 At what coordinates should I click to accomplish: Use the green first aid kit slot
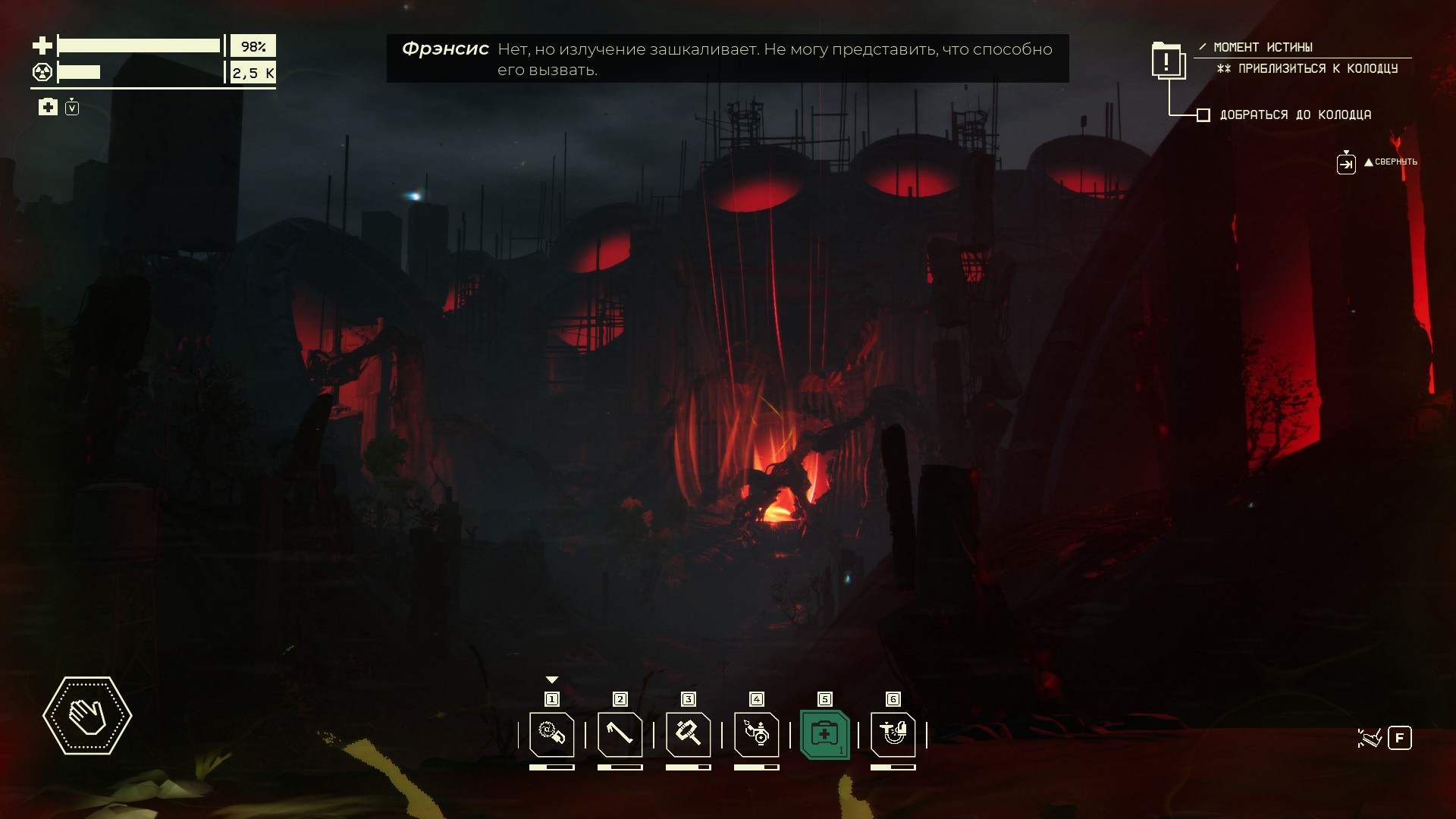[x=824, y=734]
